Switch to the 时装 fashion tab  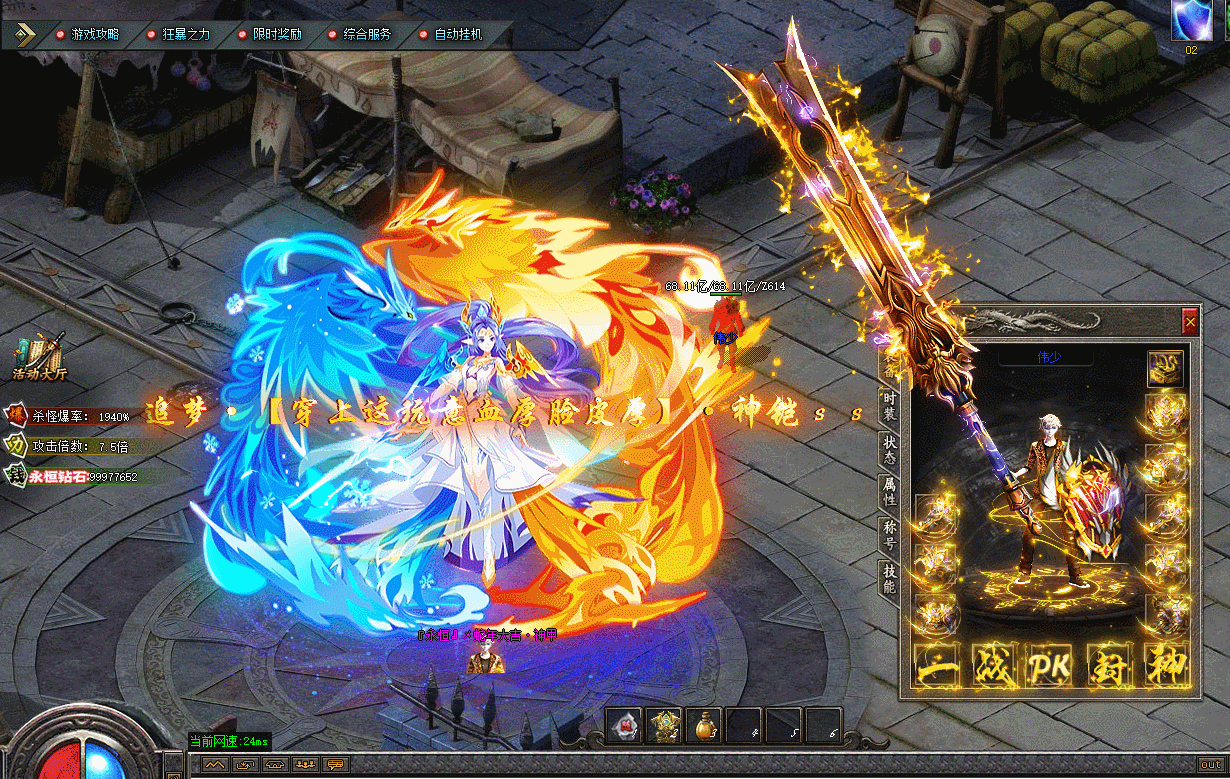click(888, 406)
